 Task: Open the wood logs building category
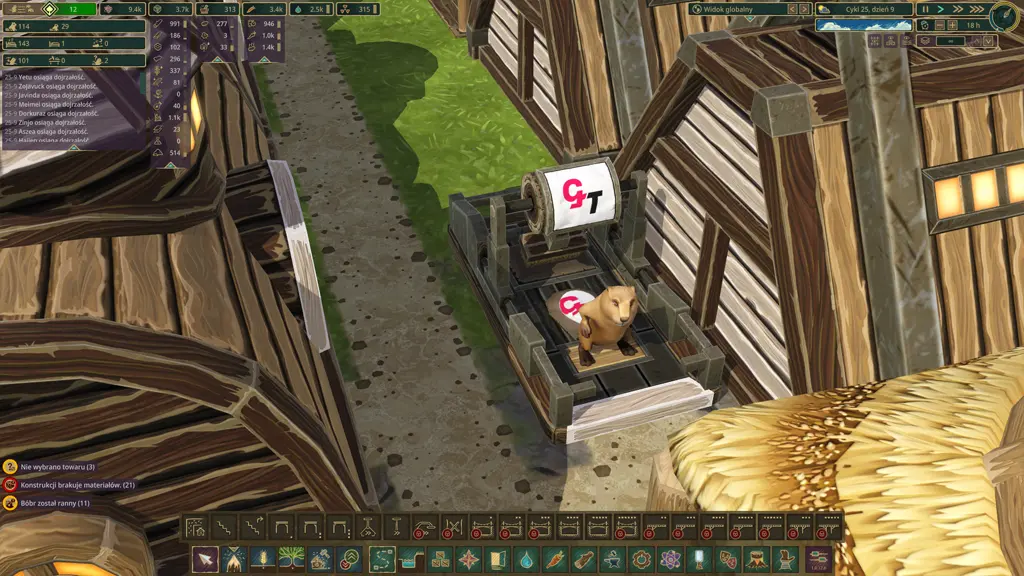pyautogui.click(x=584, y=559)
